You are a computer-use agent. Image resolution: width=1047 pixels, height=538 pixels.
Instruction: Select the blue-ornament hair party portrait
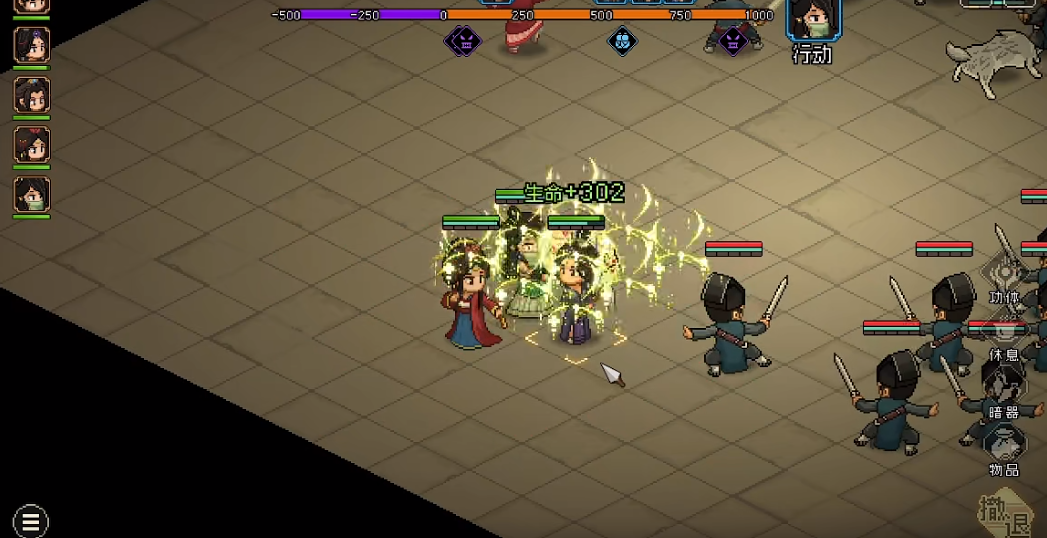pos(31,94)
